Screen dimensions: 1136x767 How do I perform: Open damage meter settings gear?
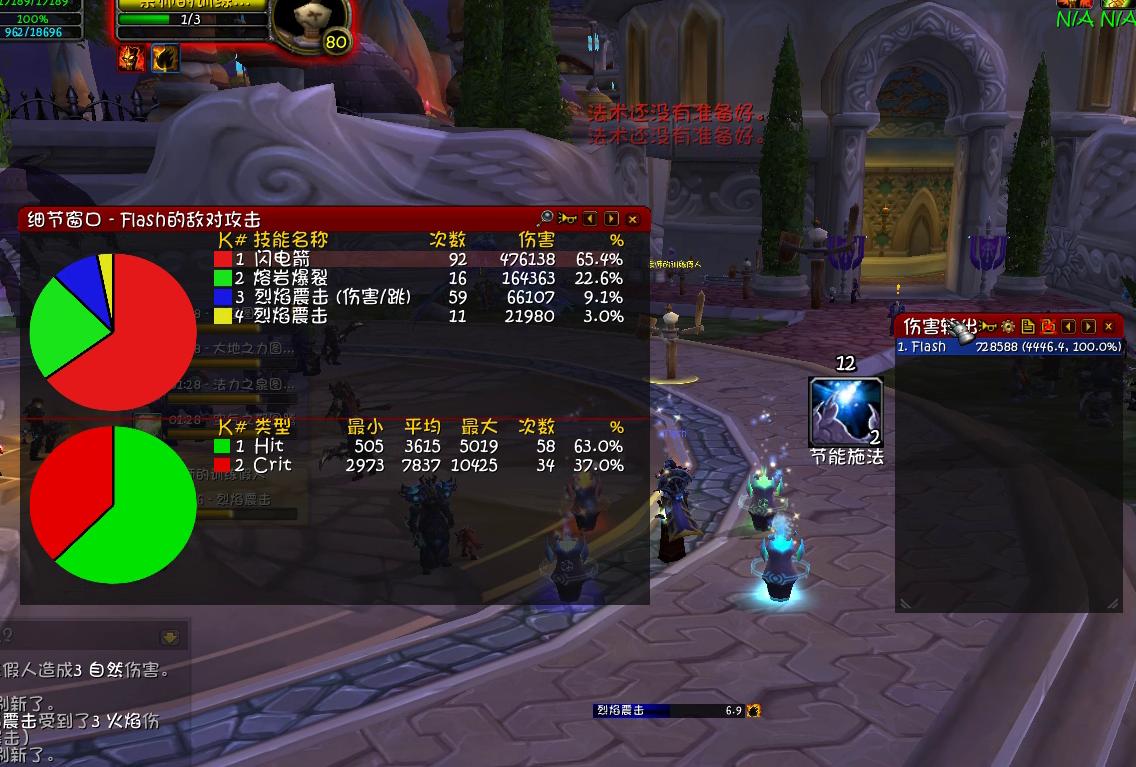point(1007,327)
